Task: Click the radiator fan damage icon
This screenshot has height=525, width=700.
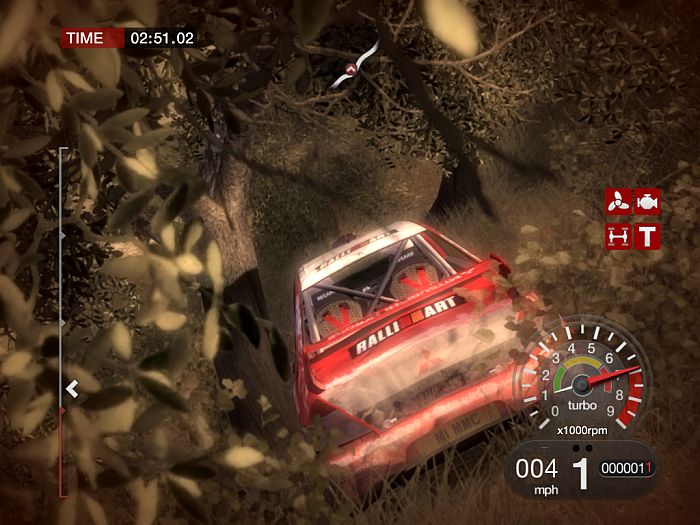Action: tap(617, 201)
